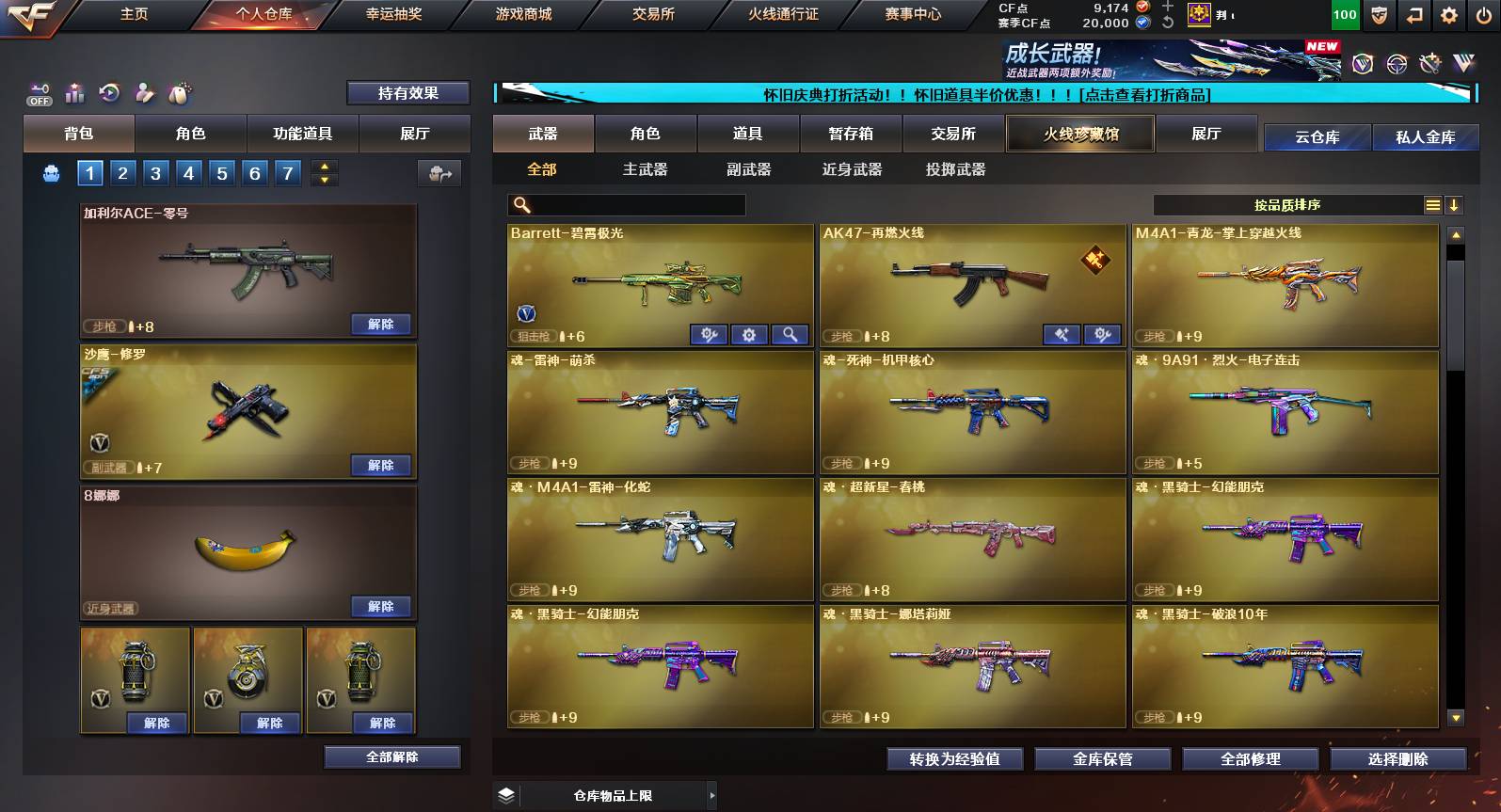
Task: Click the 持有效果 button above the backpack
Action: [x=407, y=93]
